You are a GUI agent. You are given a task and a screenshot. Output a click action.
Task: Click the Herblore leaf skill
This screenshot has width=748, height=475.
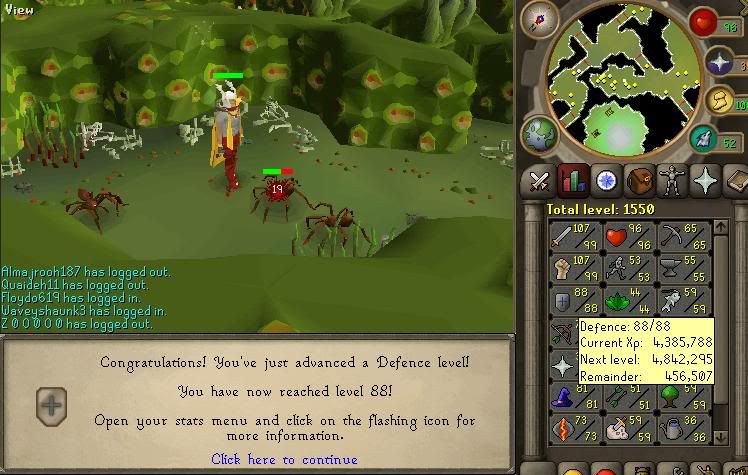point(619,300)
